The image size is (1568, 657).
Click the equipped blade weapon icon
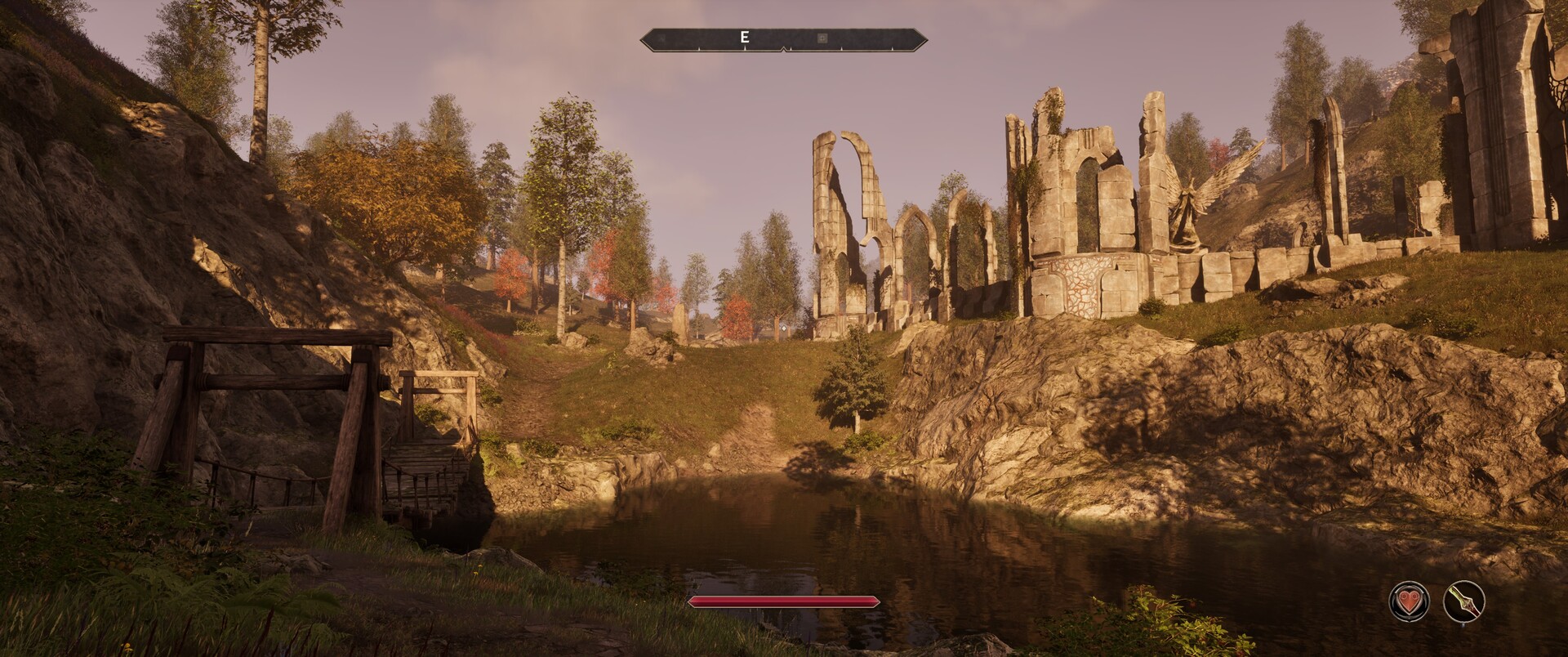(1463, 603)
